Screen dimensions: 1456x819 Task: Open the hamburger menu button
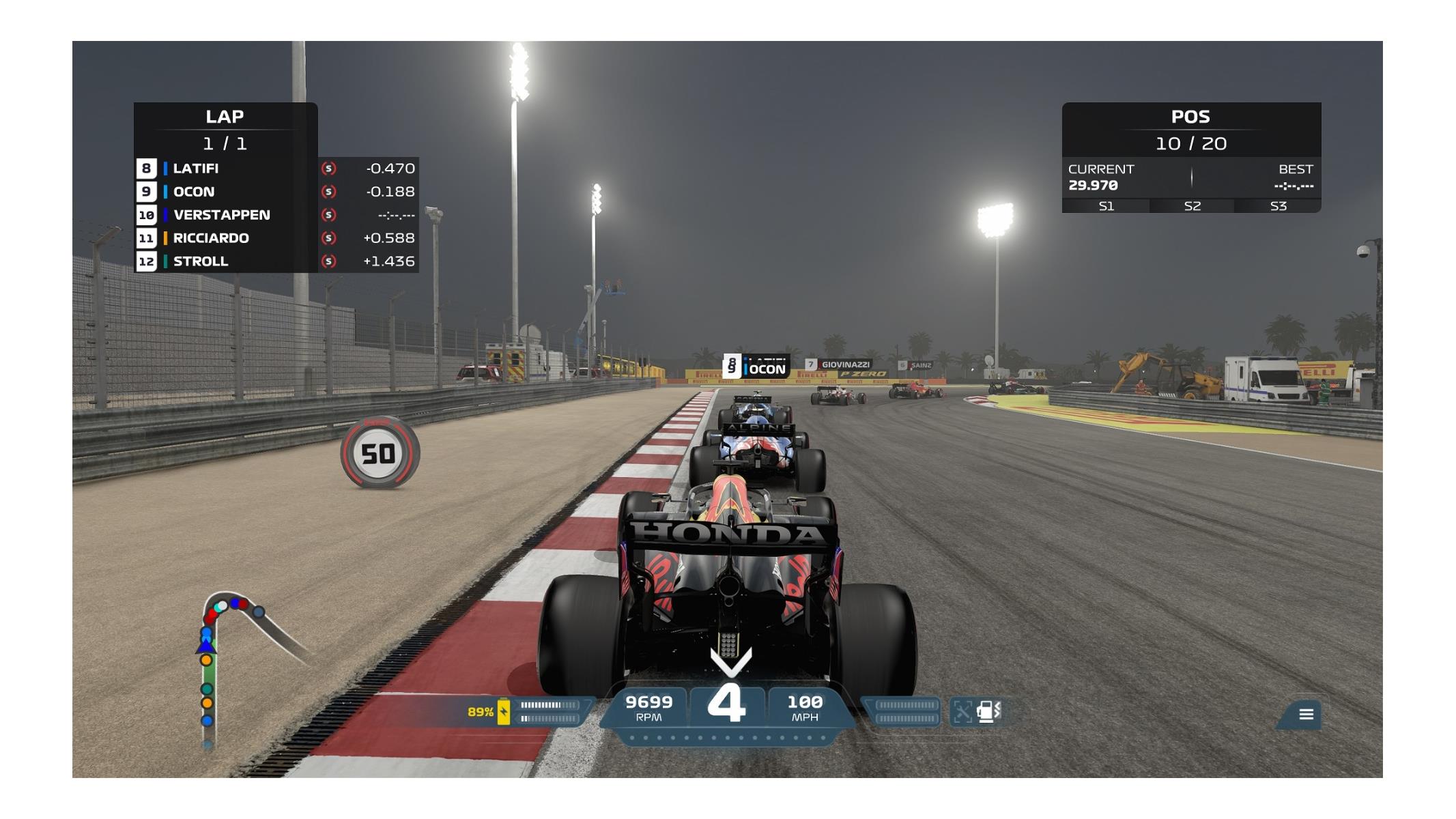tap(1306, 714)
